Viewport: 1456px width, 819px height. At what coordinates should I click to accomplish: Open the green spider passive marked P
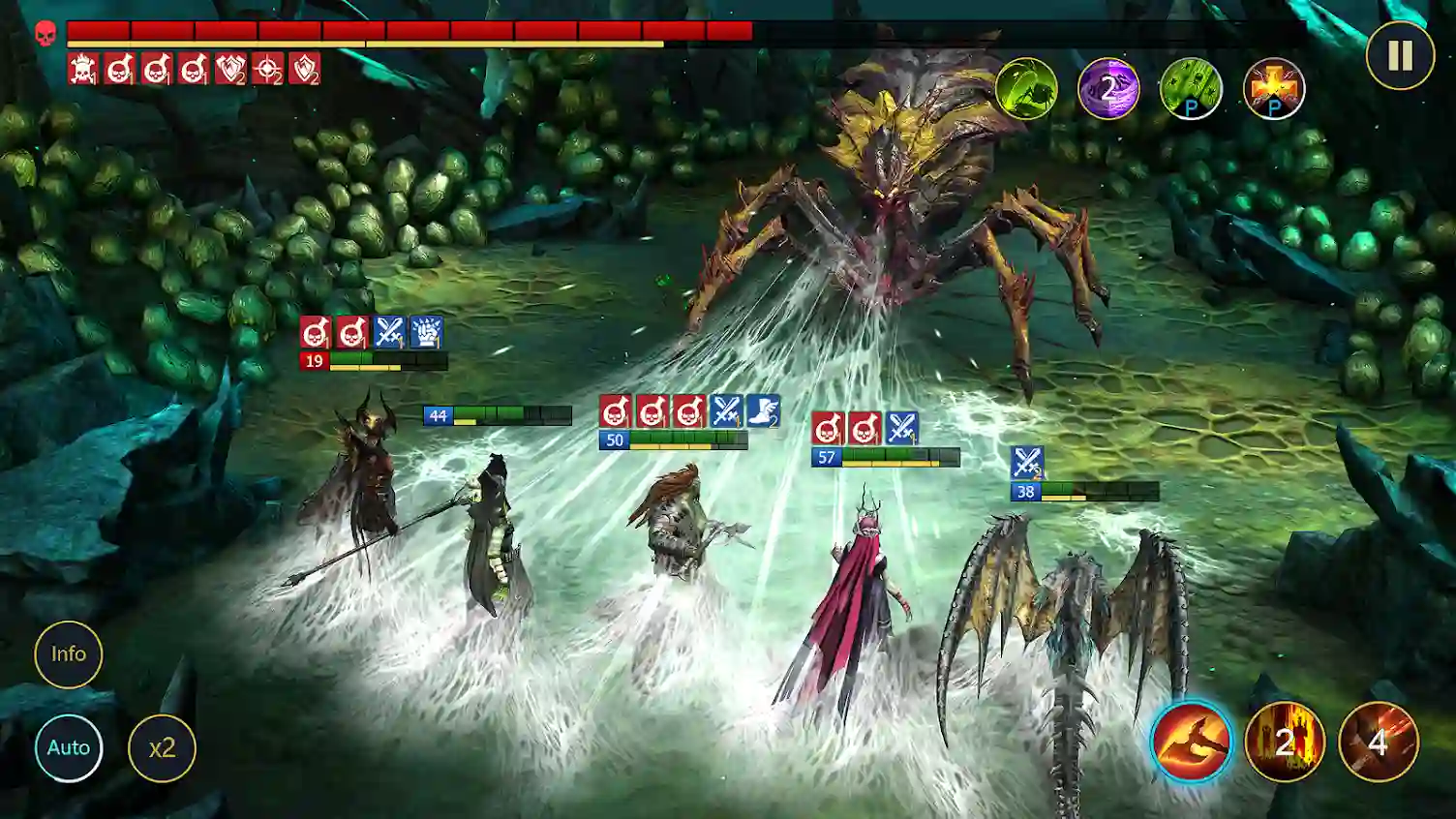pyautogui.click(x=1191, y=89)
